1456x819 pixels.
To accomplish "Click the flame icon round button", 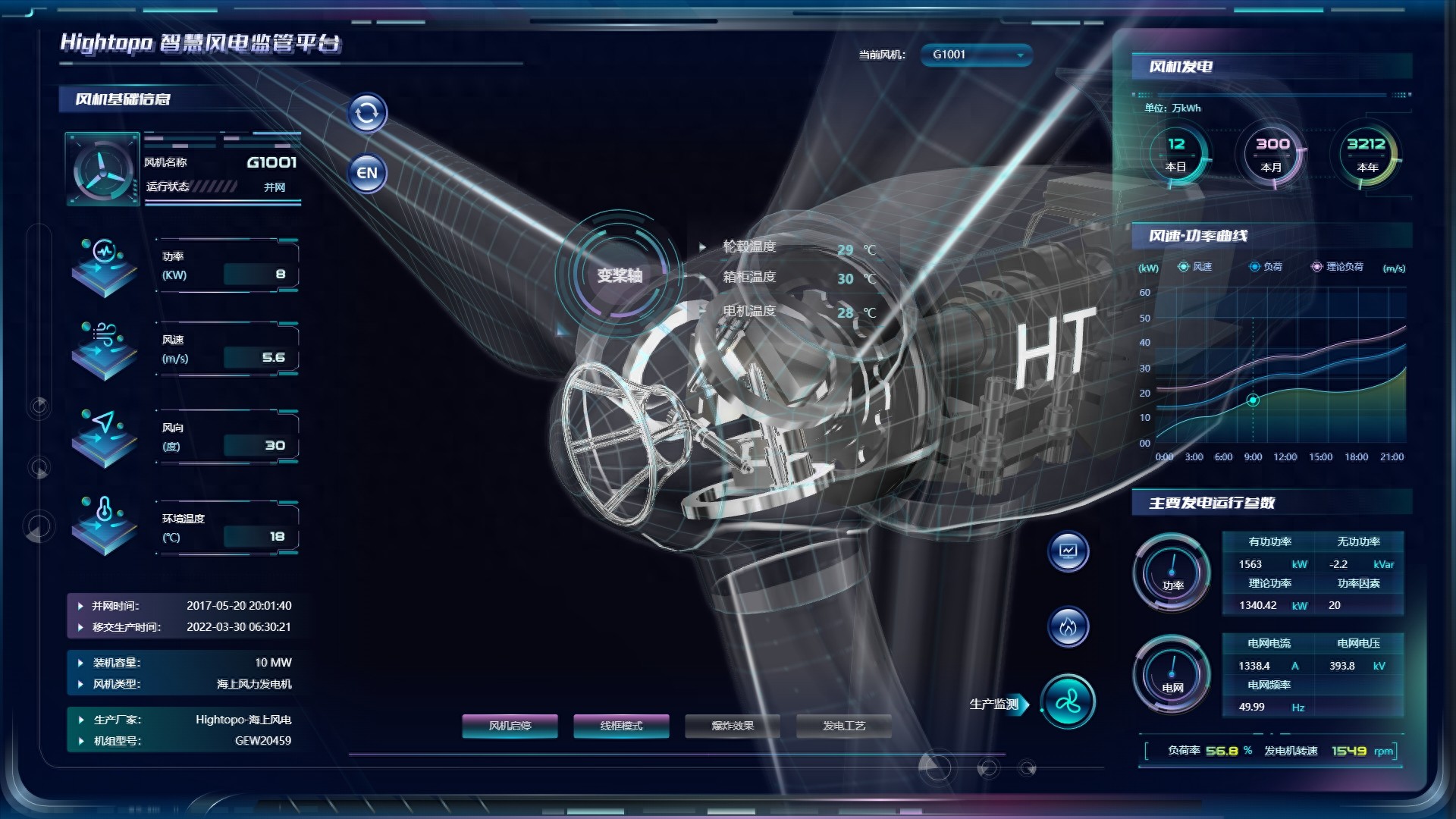I will click(x=1068, y=627).
